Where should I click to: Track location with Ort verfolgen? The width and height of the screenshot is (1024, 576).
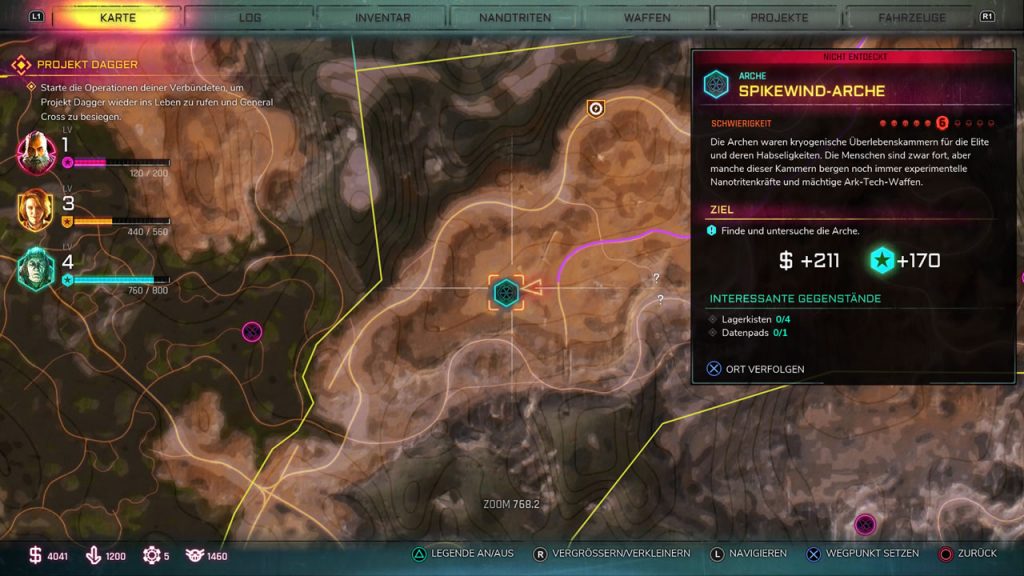[x=756, y=369]
